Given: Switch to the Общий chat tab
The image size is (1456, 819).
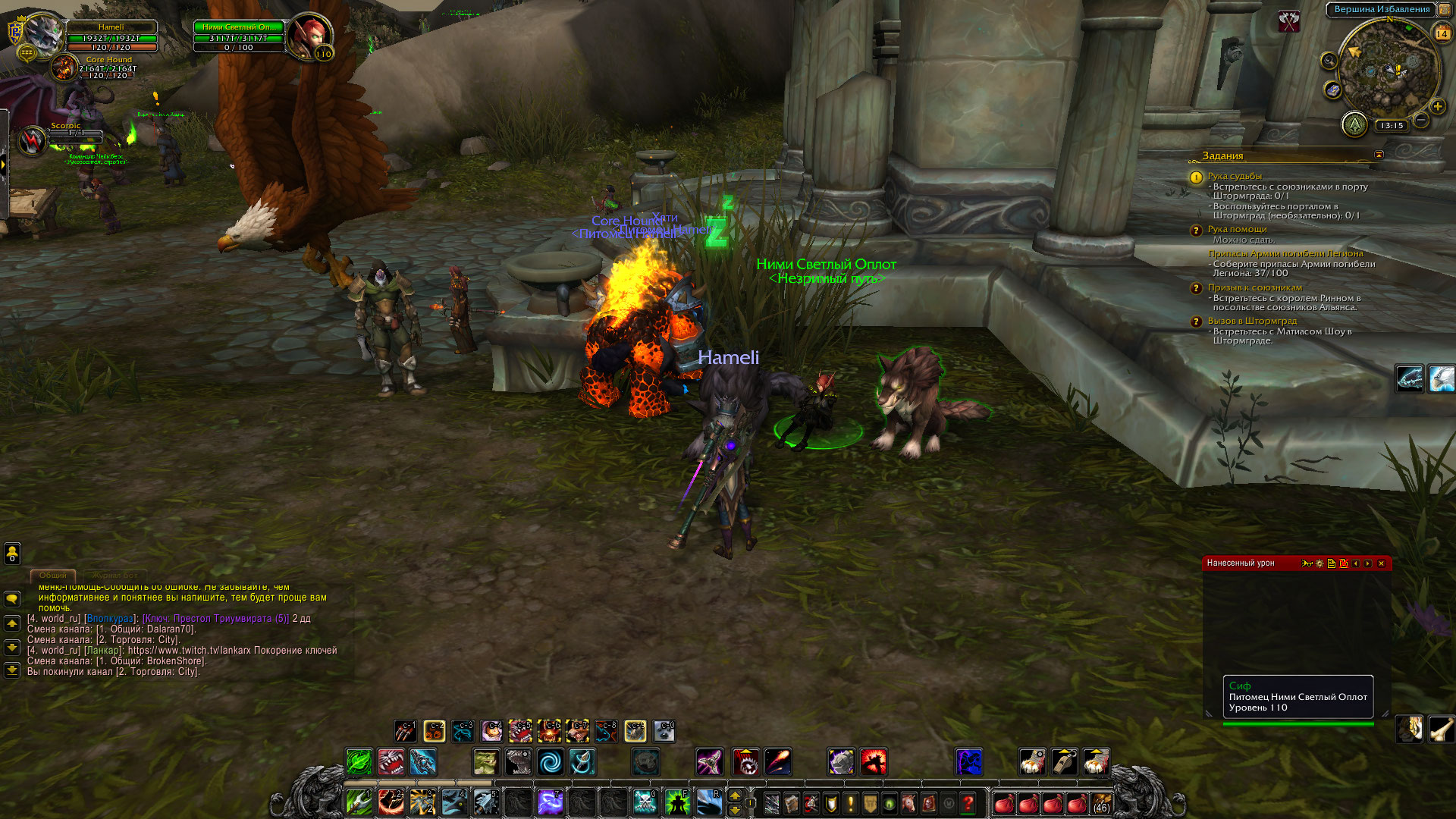Looking at the screenshot, I should [x=53, y=576].
